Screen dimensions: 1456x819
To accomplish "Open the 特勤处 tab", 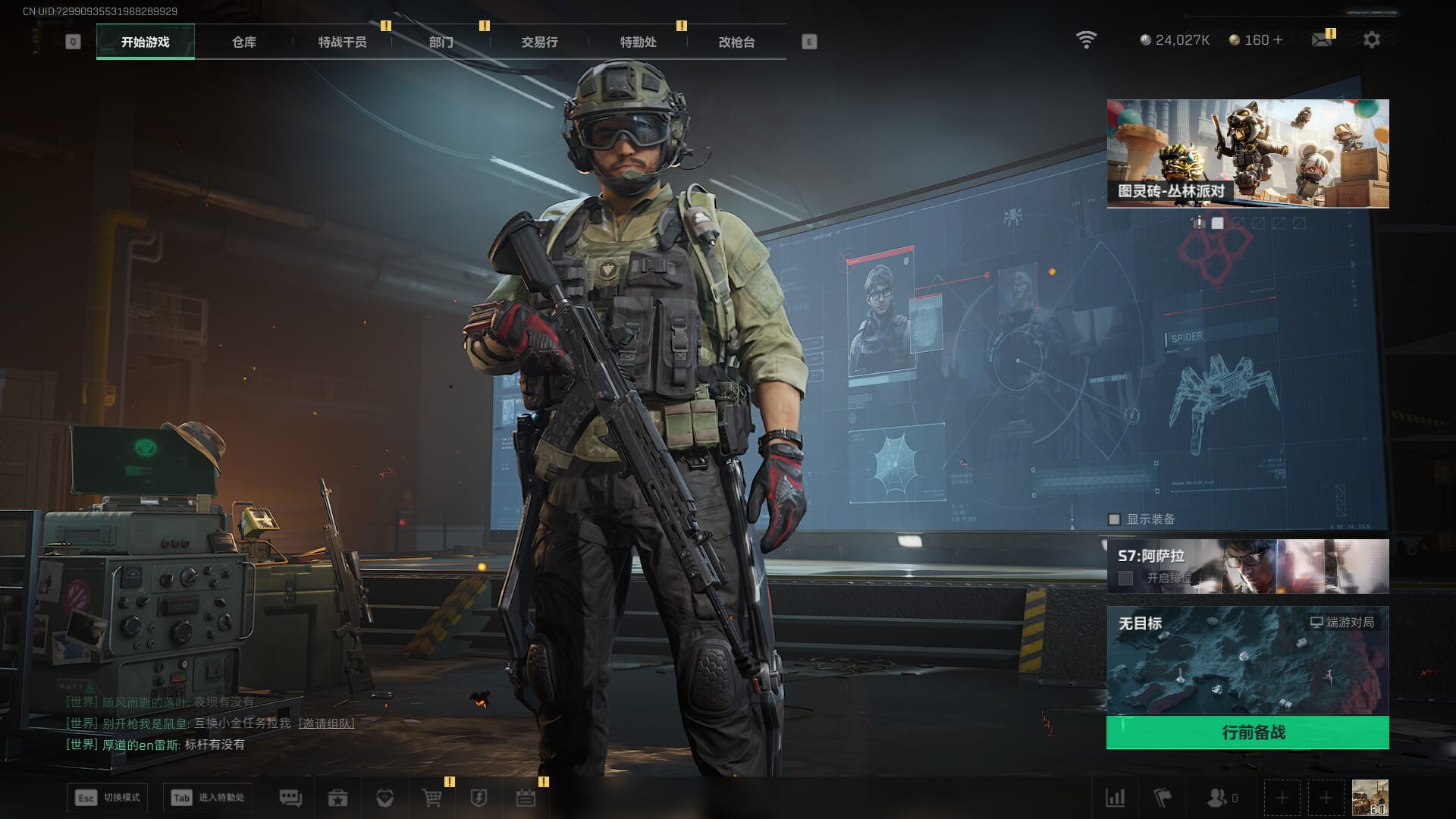I will 638,42.
